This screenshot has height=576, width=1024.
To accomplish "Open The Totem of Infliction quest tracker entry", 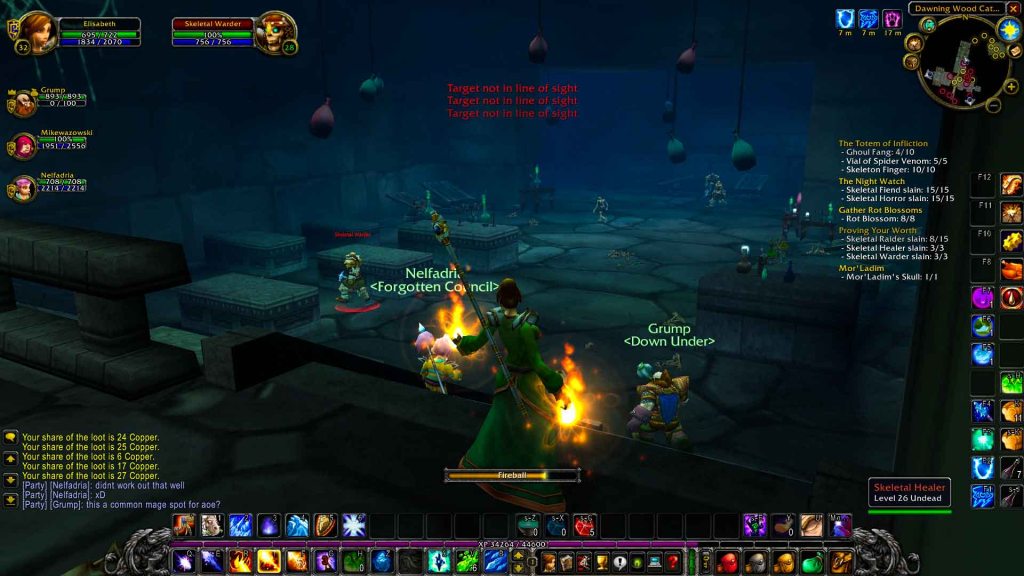I will tap(883, 144).
